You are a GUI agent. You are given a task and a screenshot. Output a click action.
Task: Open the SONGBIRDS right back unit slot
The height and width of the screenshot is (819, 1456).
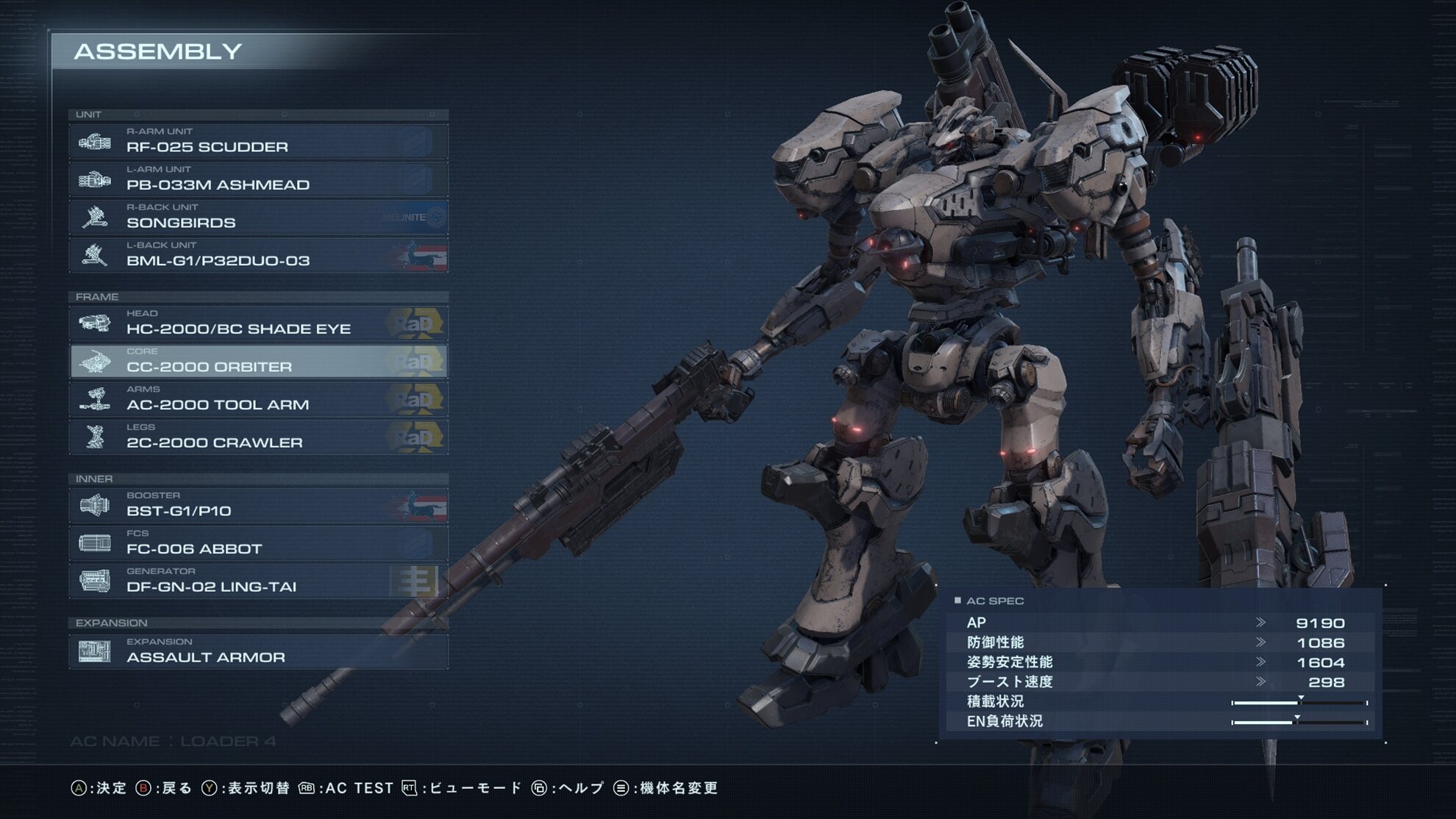(258, 218)
